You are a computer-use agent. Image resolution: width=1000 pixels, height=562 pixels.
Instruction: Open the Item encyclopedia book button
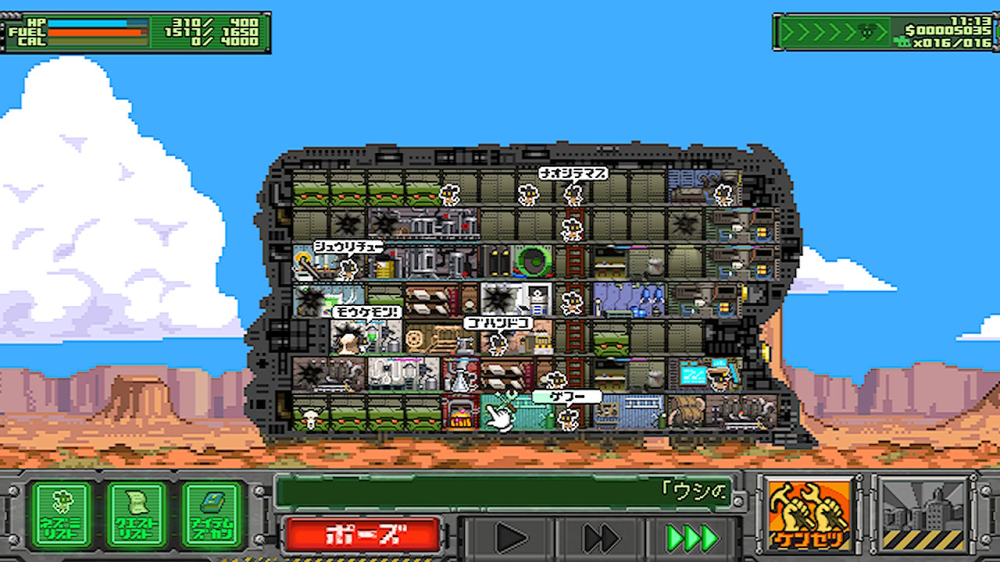pyautogui.click(x=213, y=514)
